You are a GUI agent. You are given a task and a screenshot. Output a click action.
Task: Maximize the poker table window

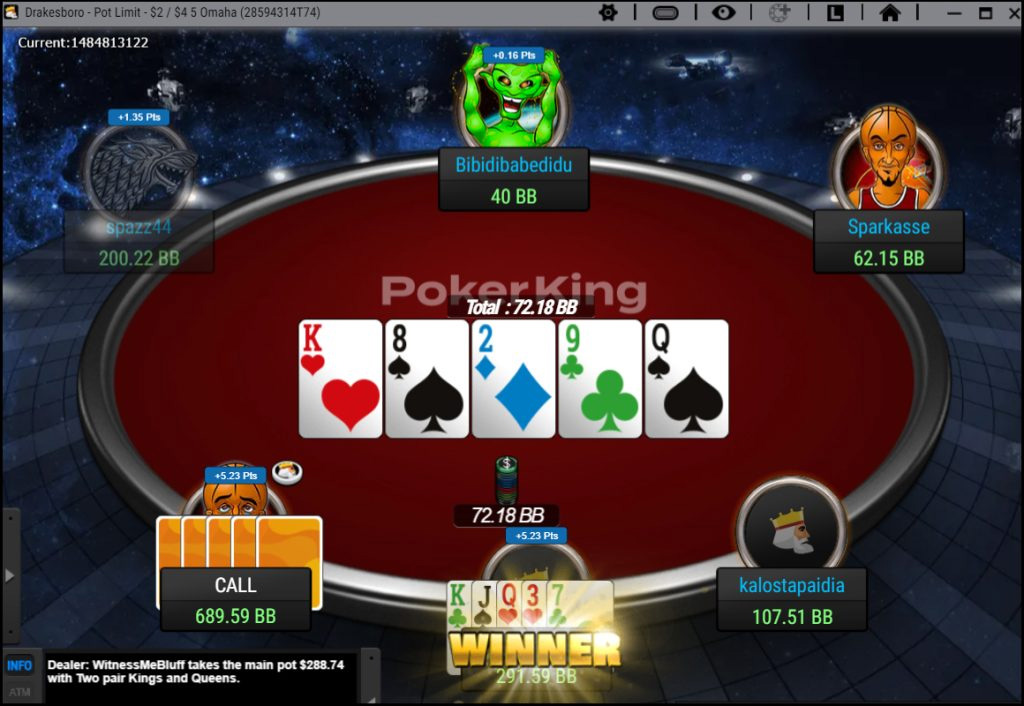pyautogui.click(x=985, y=13)
